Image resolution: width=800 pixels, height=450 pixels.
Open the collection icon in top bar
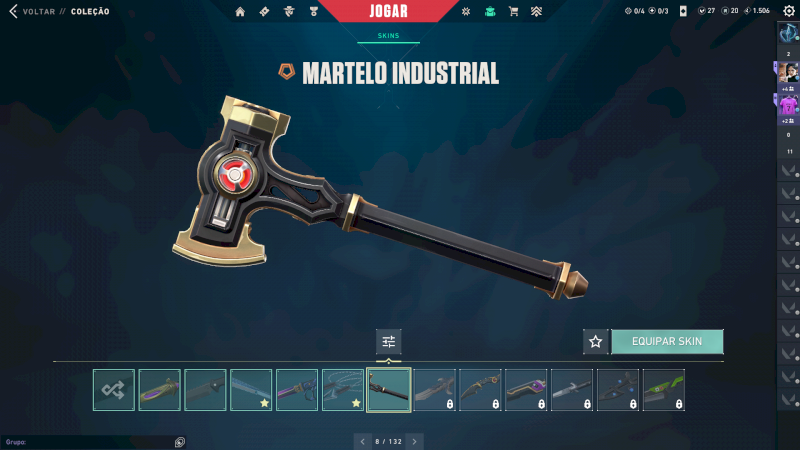(x=490, y=12)
